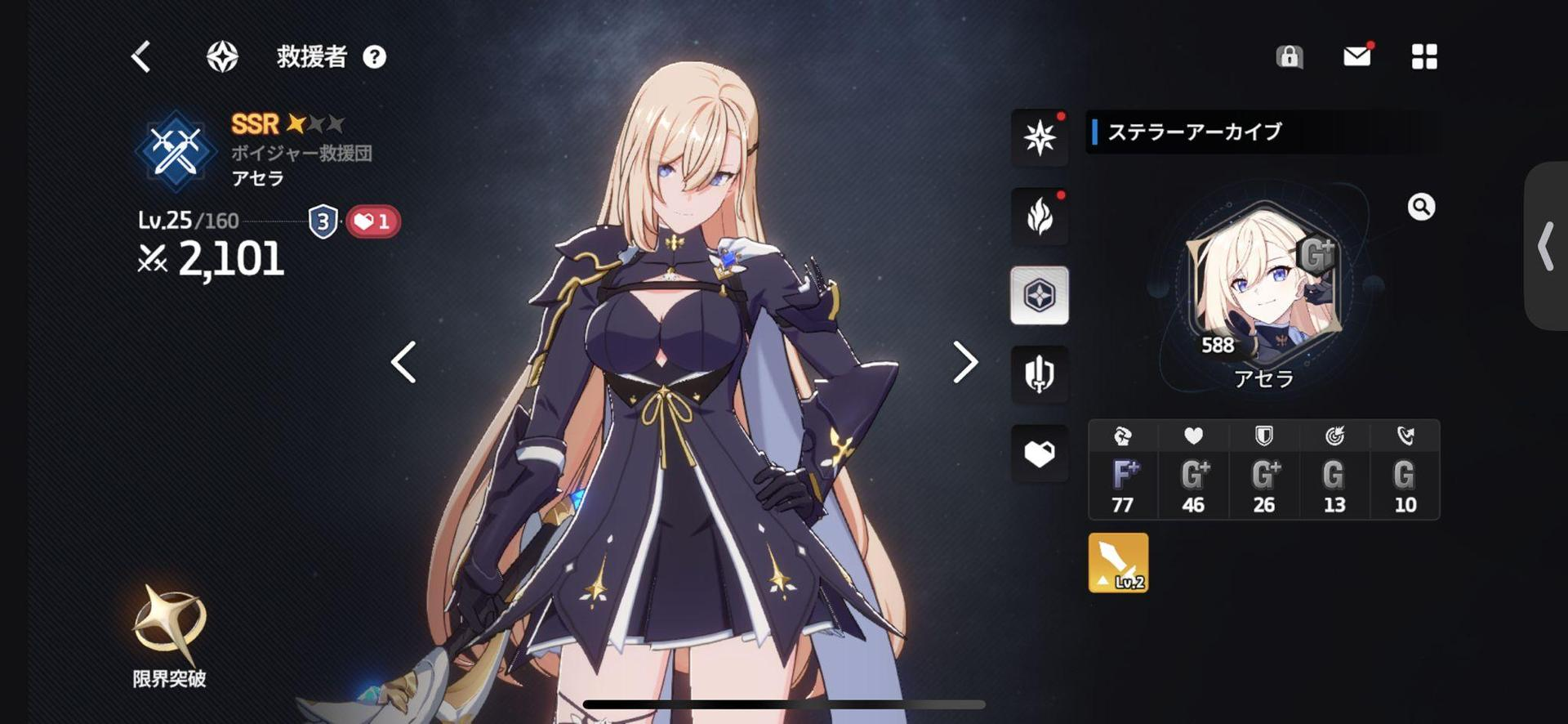Image resolution: width=1568 pixels, height=724 pixels.
Task: Go to previous character with the left arrow
Action: pyautogui.click(x=403, y=361)
